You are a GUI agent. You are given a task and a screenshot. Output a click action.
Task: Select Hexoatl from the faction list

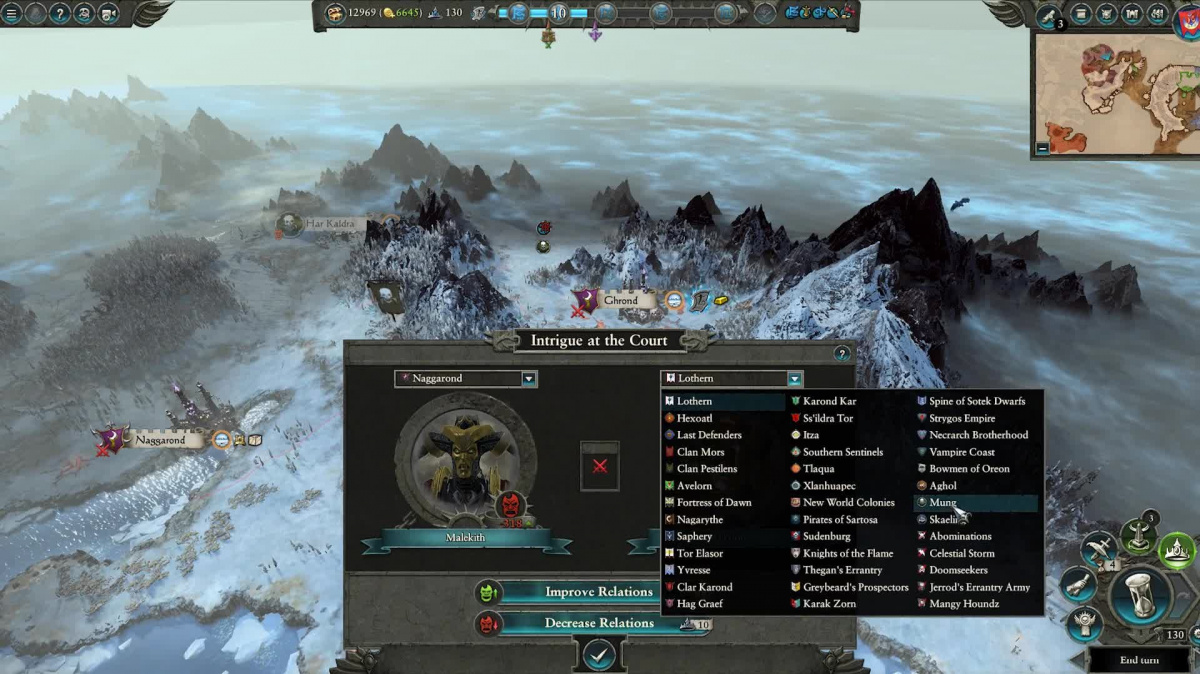pos(695,418)
